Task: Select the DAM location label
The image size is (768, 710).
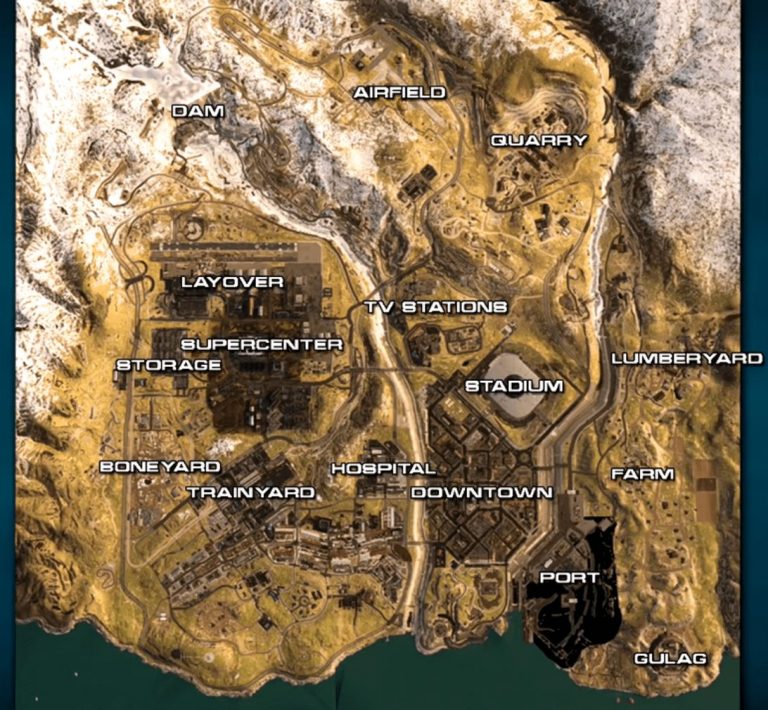Action: (x=197, y=111)
